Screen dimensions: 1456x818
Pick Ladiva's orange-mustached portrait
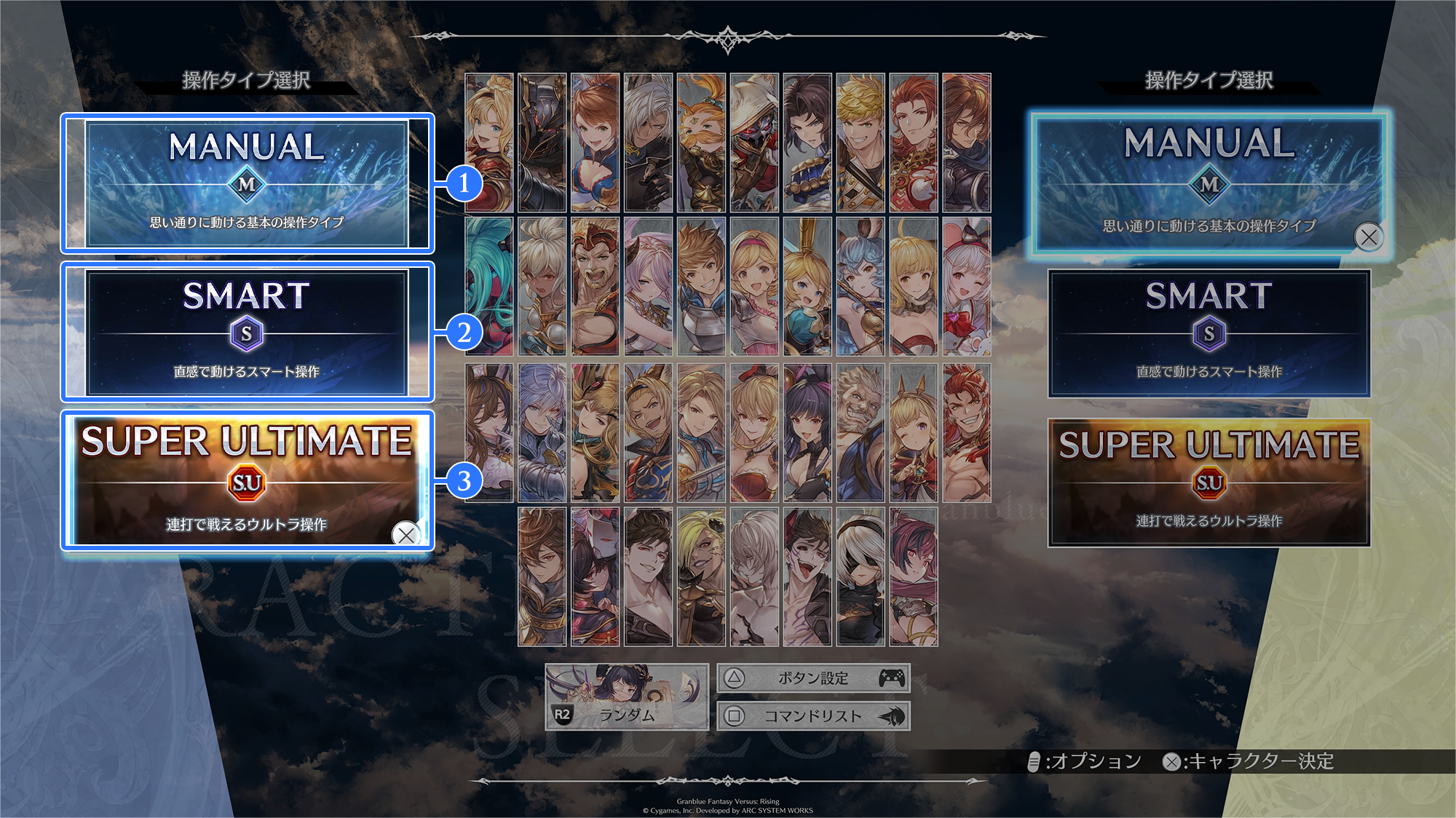(701, 143)
